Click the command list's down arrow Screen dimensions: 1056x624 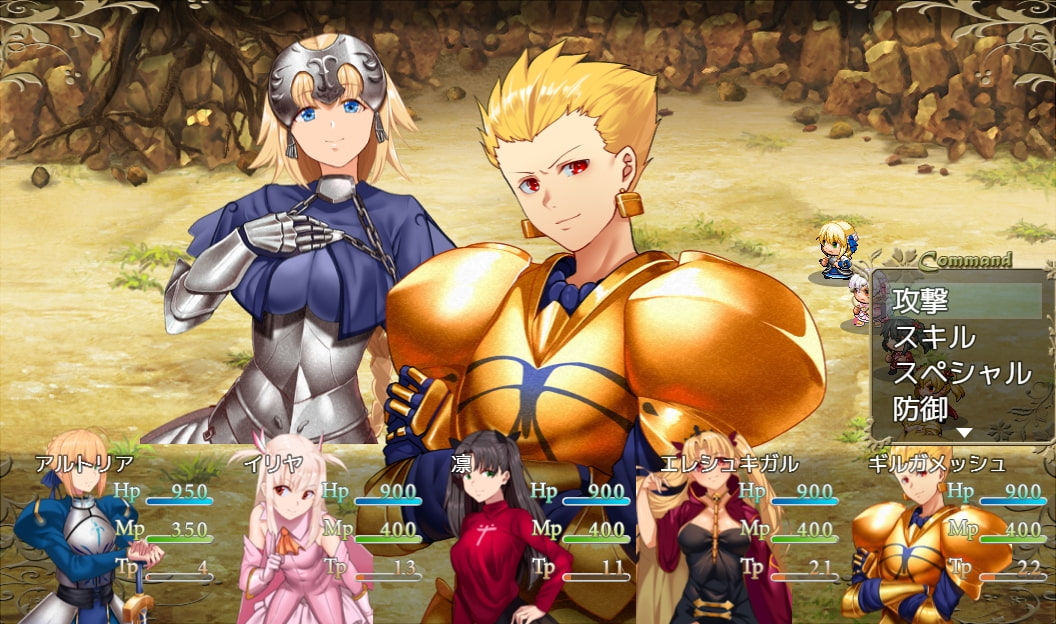tap(964, 433)
